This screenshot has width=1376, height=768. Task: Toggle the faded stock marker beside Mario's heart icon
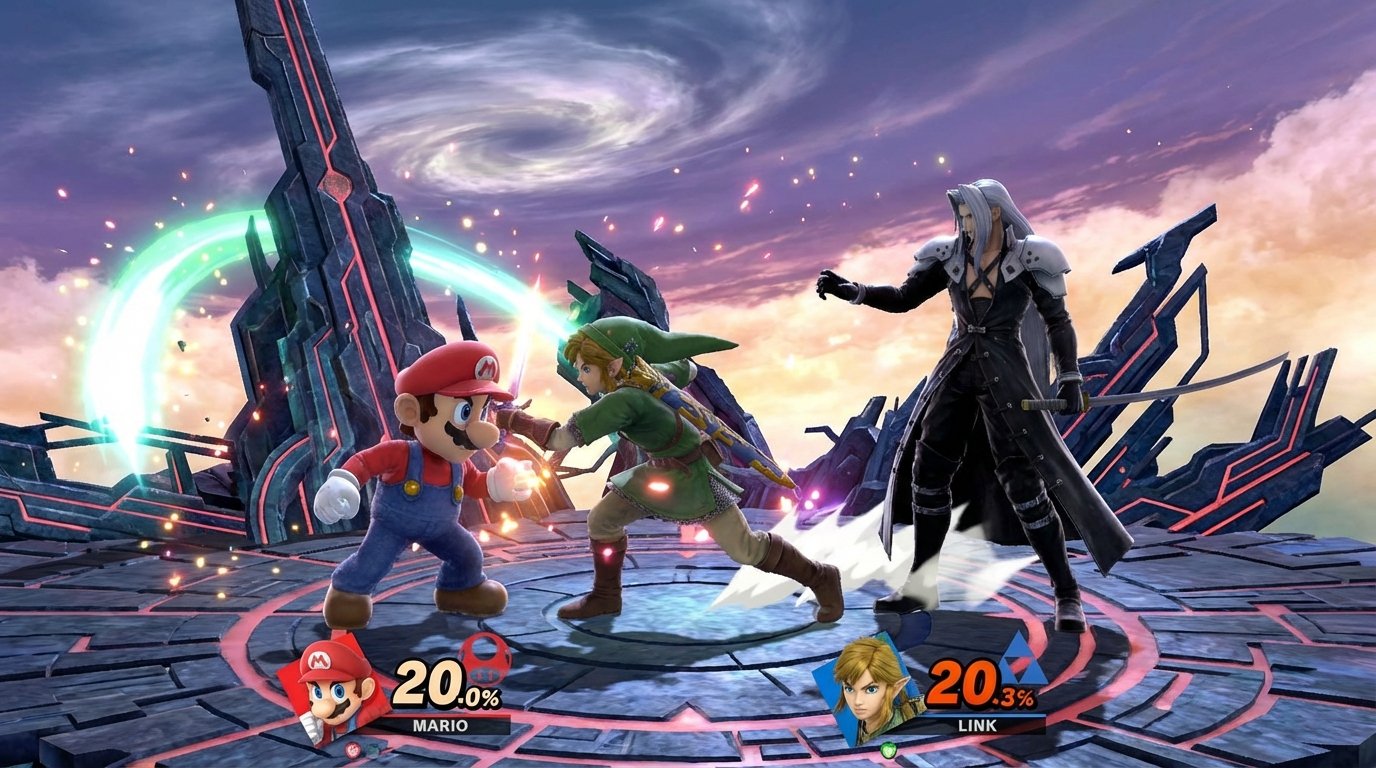click(373, 748)
